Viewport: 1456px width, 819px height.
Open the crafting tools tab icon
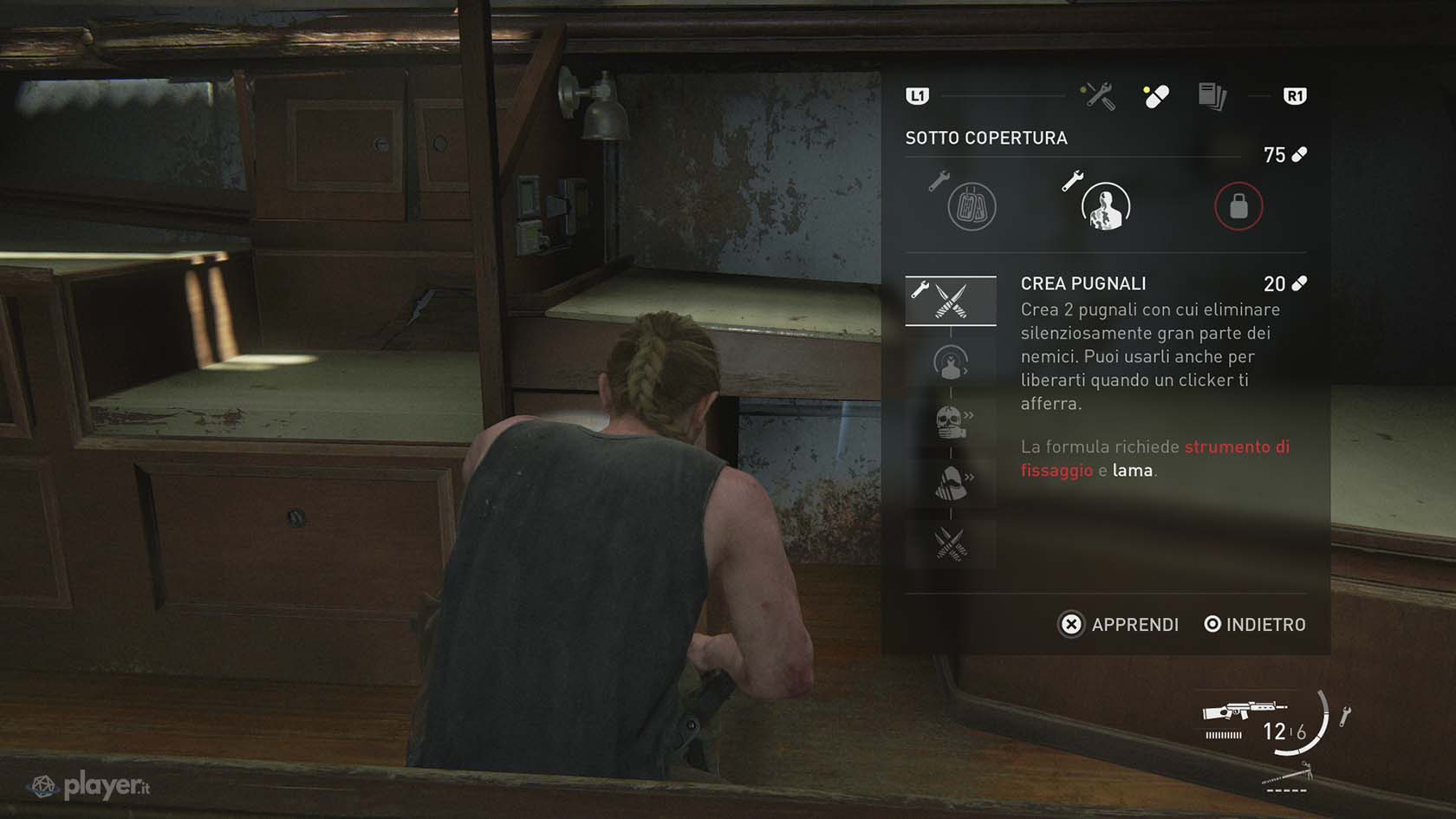coord(1098,96)
